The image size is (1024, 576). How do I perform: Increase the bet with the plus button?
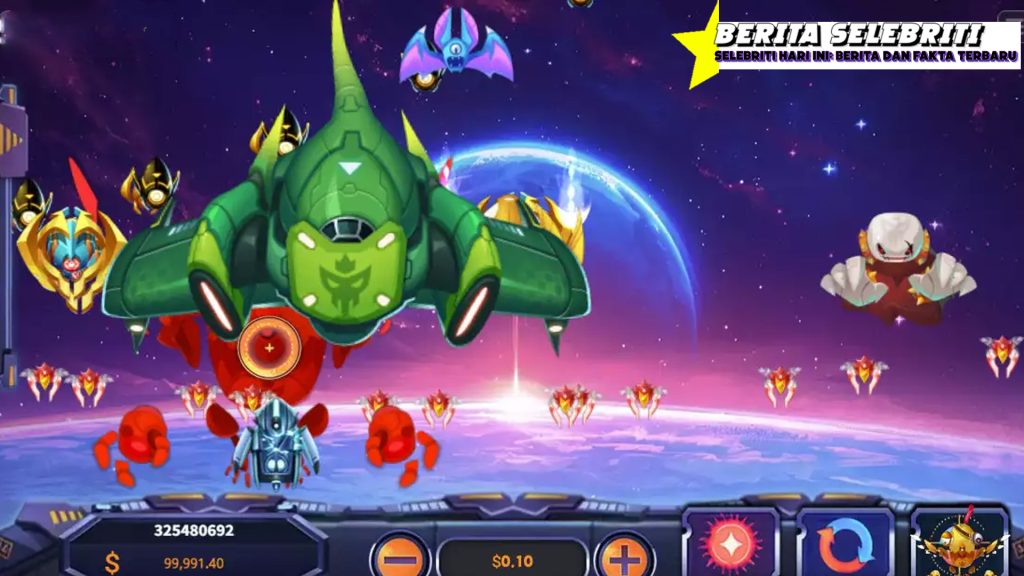coord(624,557)
